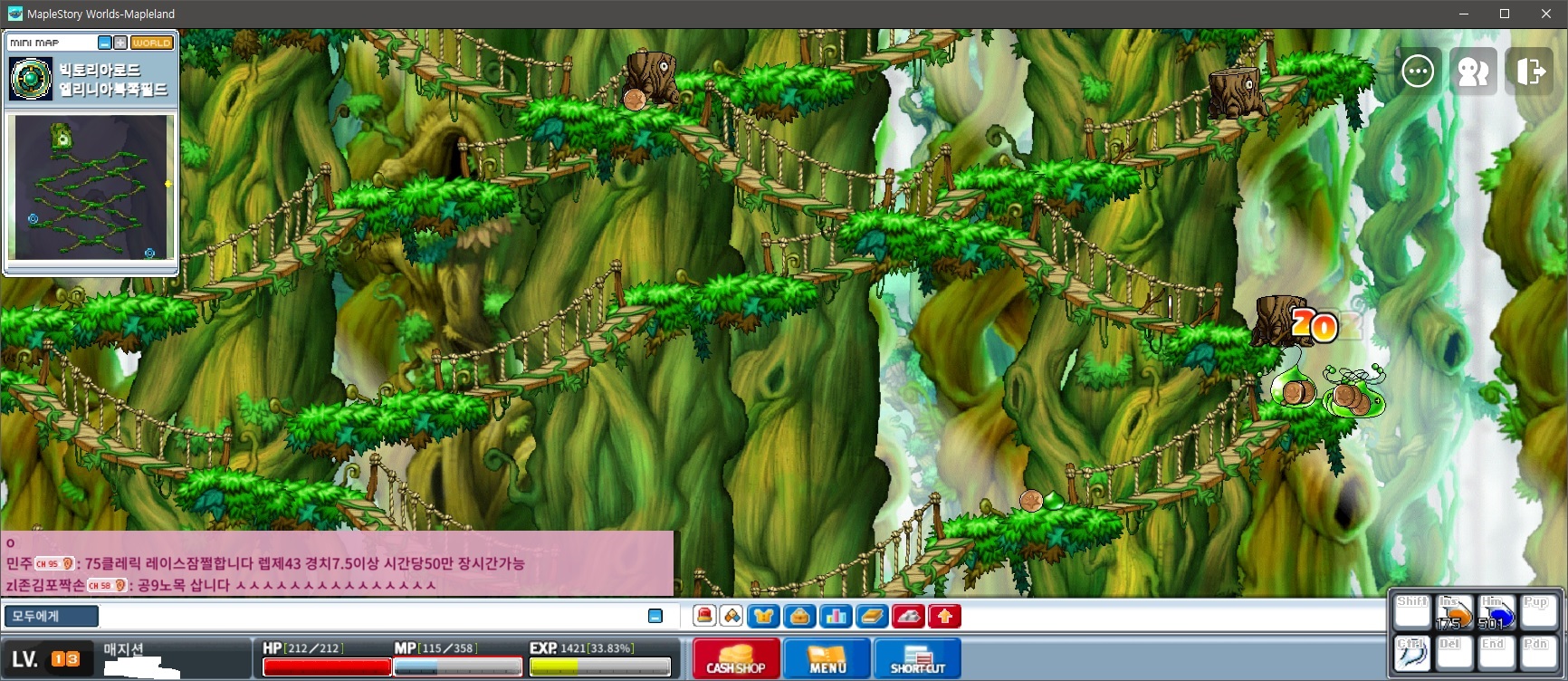Activate the Ctrl attack skill slot
Image resolution: width=1568 pixels, height=681 pixels.
[1411, 653]
